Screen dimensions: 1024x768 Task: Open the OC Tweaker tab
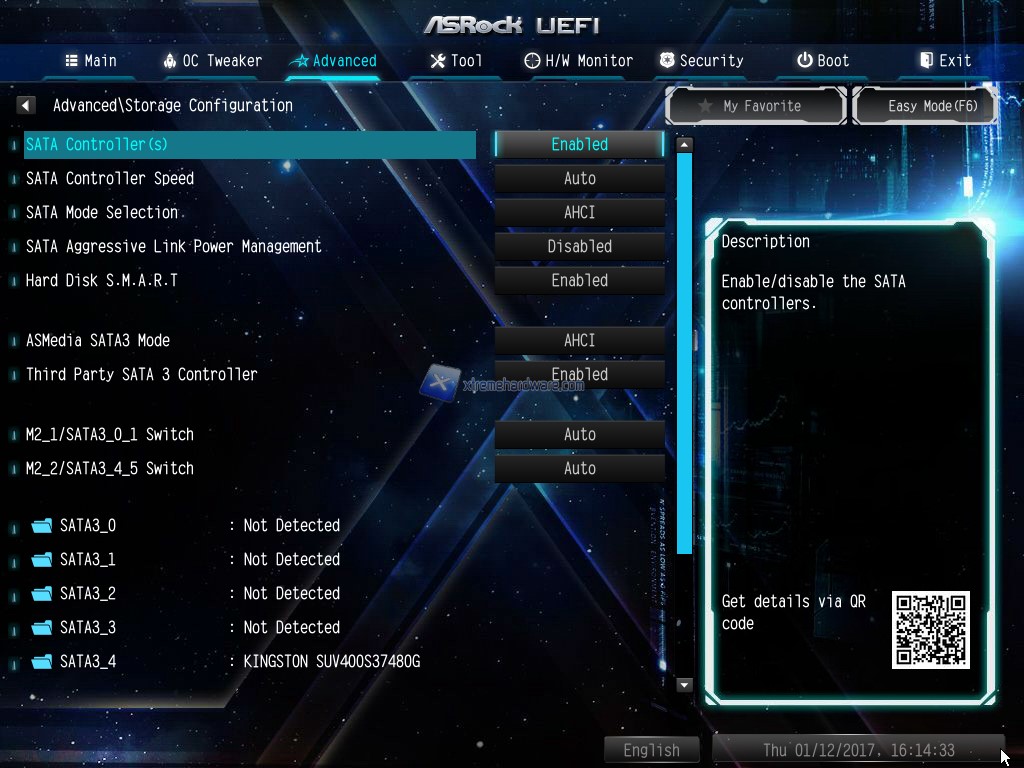212,61
